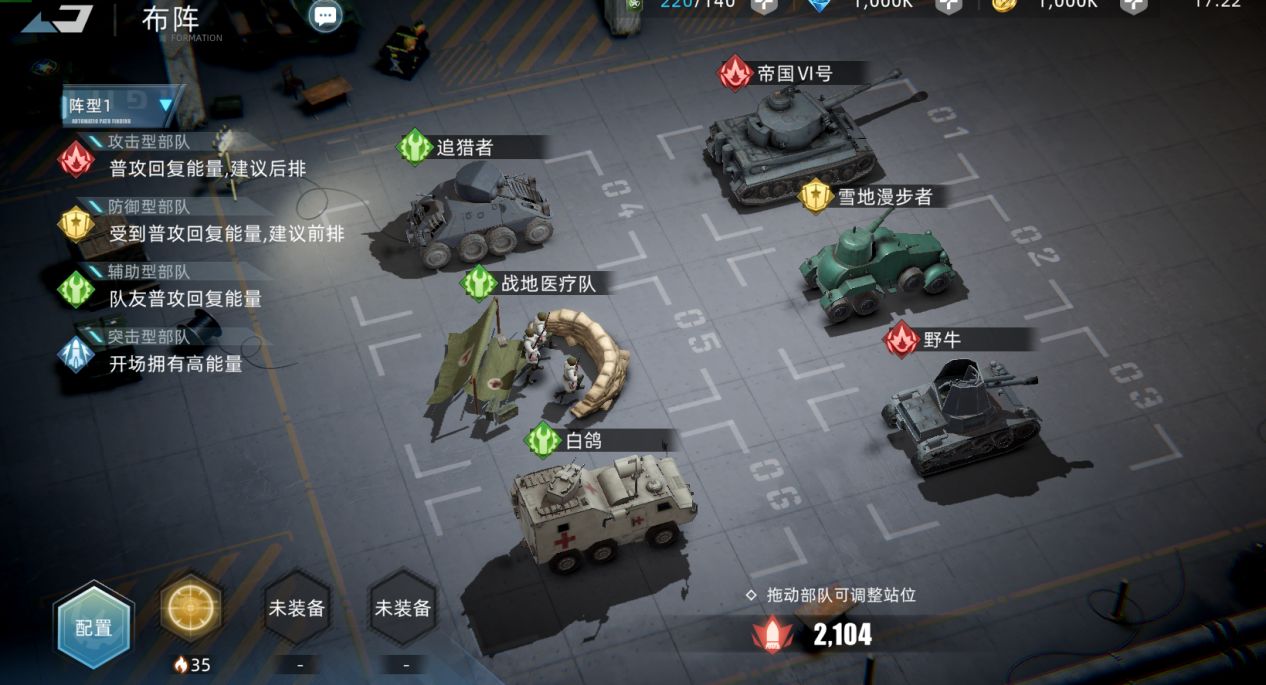Add diamonds with the plus button
Viewport: 1266px width, 685px height.
tap(948, 5)
